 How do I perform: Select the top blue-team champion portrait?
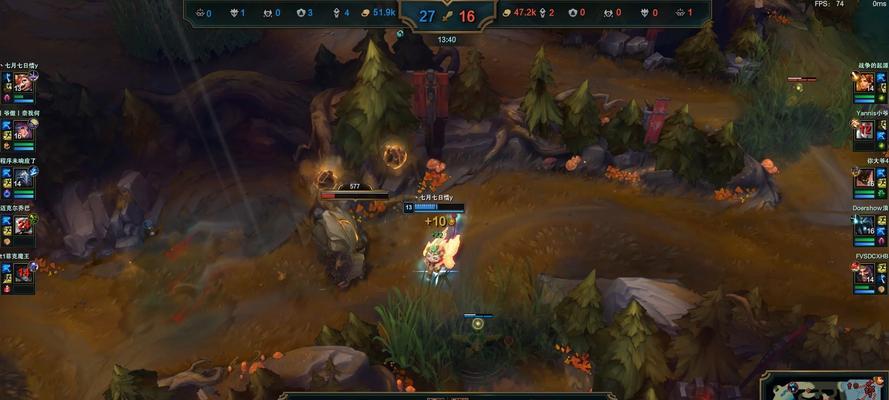[x=22, y=83]
